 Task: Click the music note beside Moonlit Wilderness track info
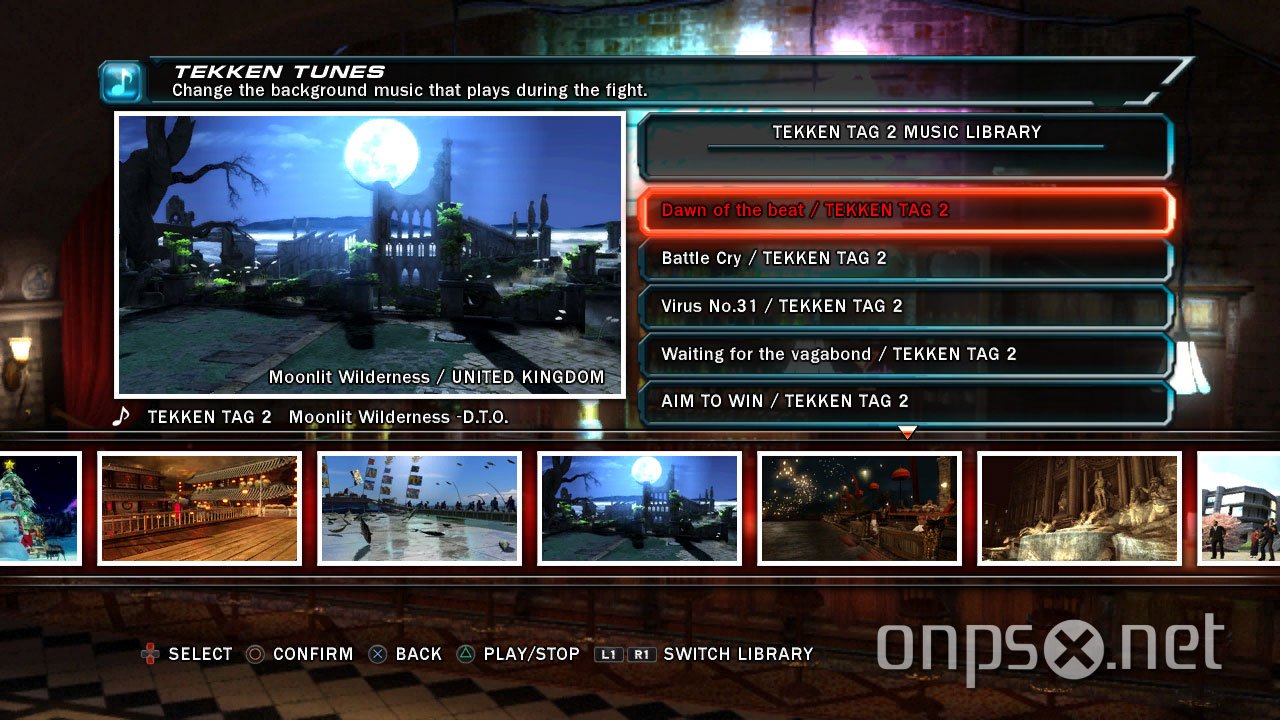pyautogui.click(x=120, y=416)
